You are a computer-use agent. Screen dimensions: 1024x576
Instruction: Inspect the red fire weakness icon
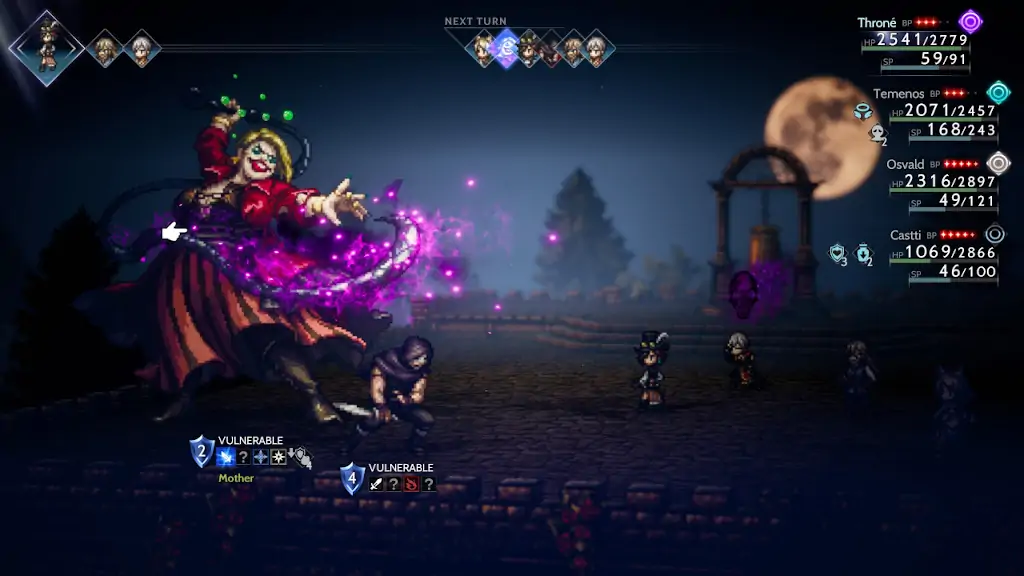pyautogui.click(x=411, y=484)
